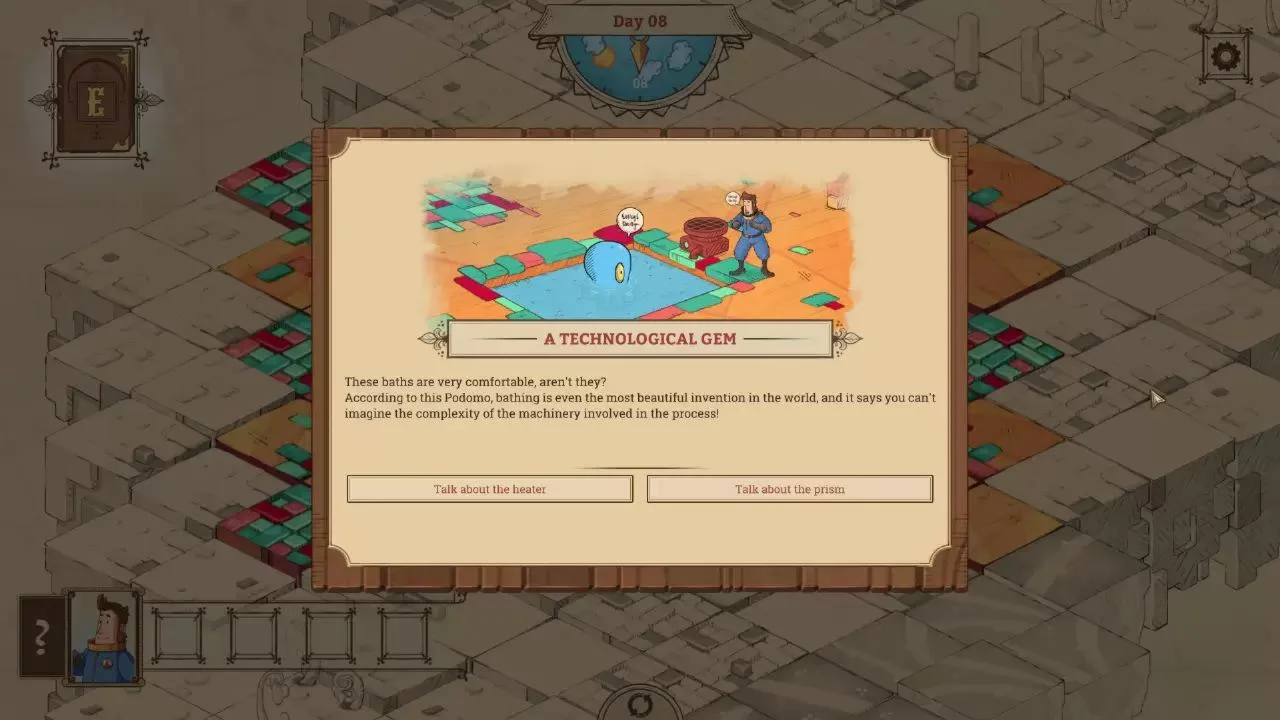Click the Day 08 banner at the top
Screen dimensions: 1280x720
pos(640,20)
